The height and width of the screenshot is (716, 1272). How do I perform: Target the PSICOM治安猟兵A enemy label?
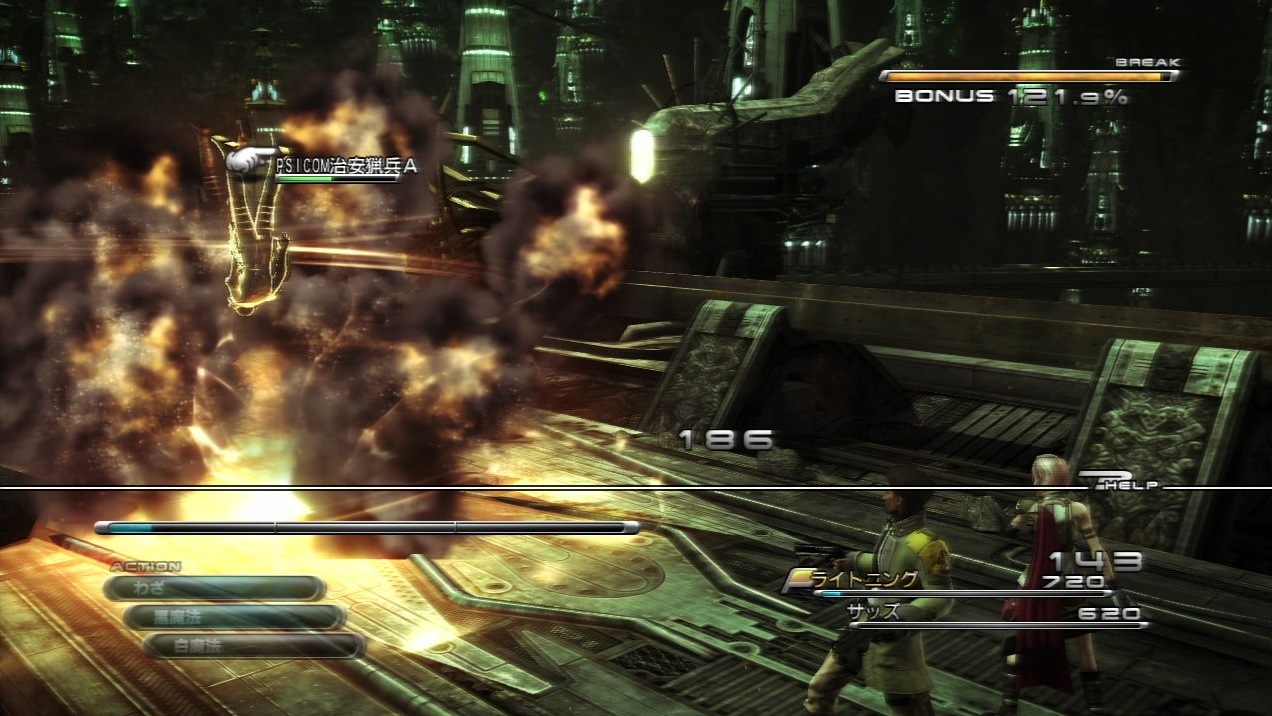[345, 168]
